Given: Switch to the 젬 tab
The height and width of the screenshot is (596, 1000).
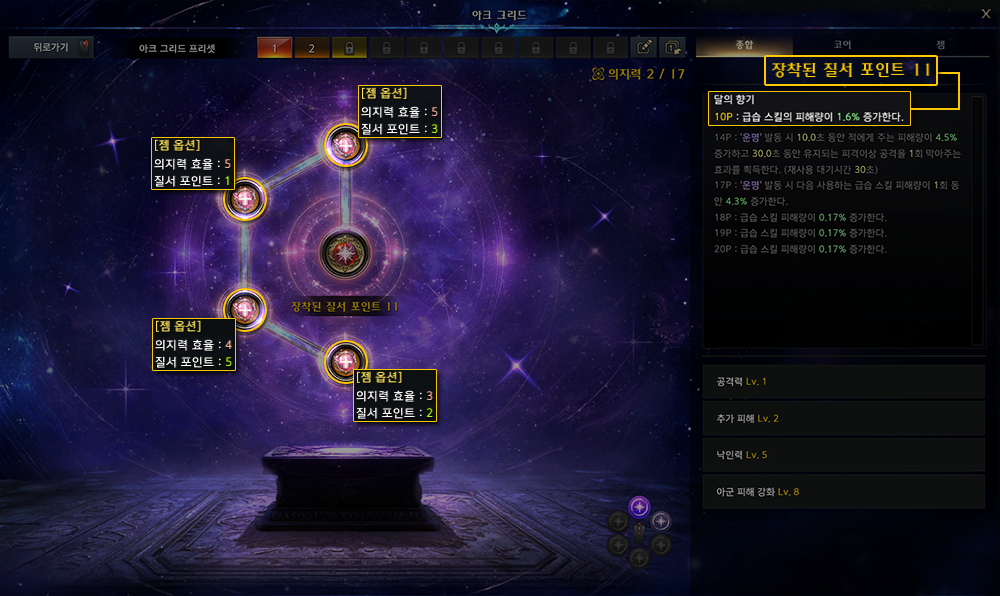Looking at the screenshot, I should tap(940, 45).
